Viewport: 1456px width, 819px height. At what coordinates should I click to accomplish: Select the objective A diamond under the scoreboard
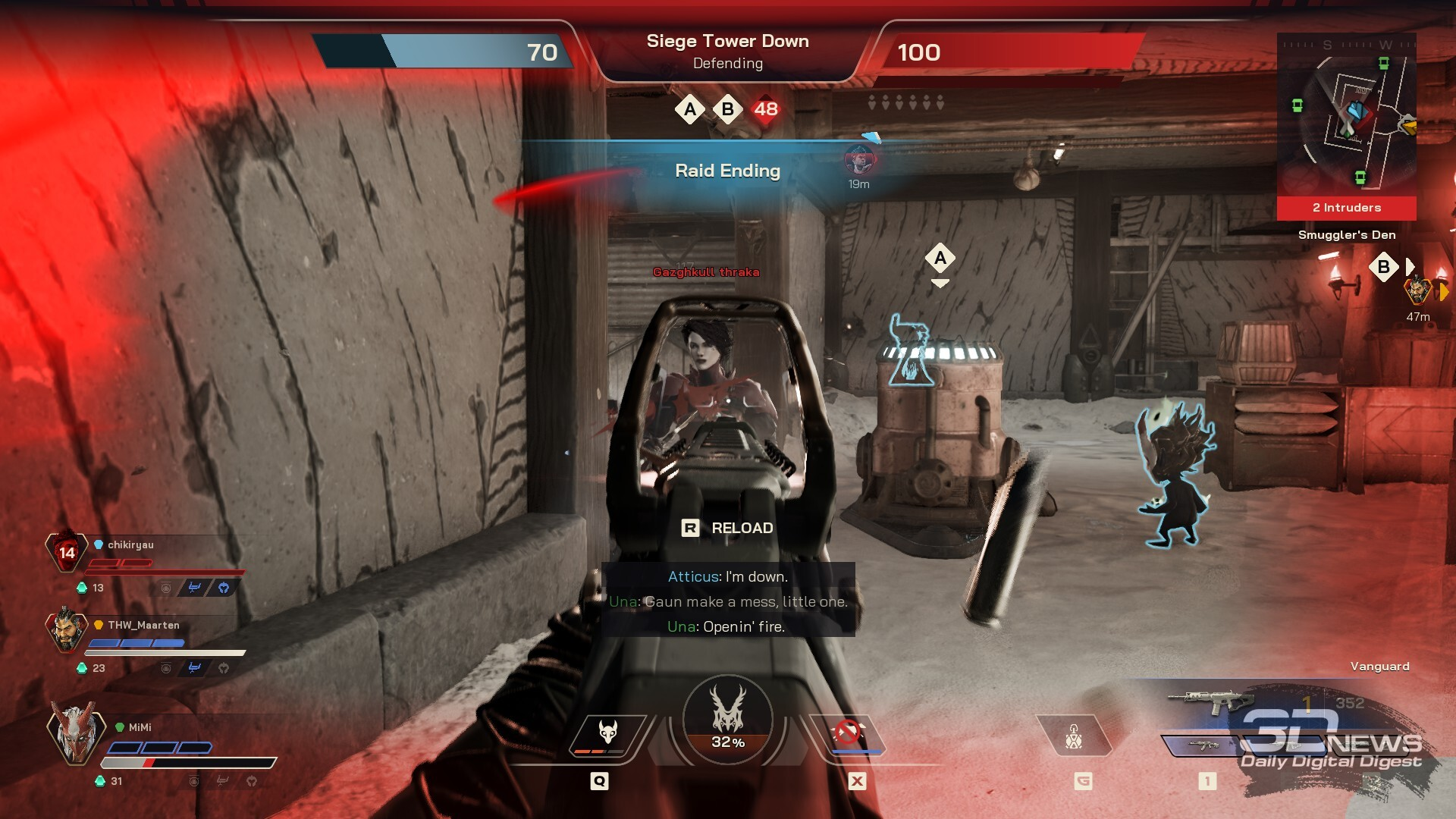(x=690, y=110)
